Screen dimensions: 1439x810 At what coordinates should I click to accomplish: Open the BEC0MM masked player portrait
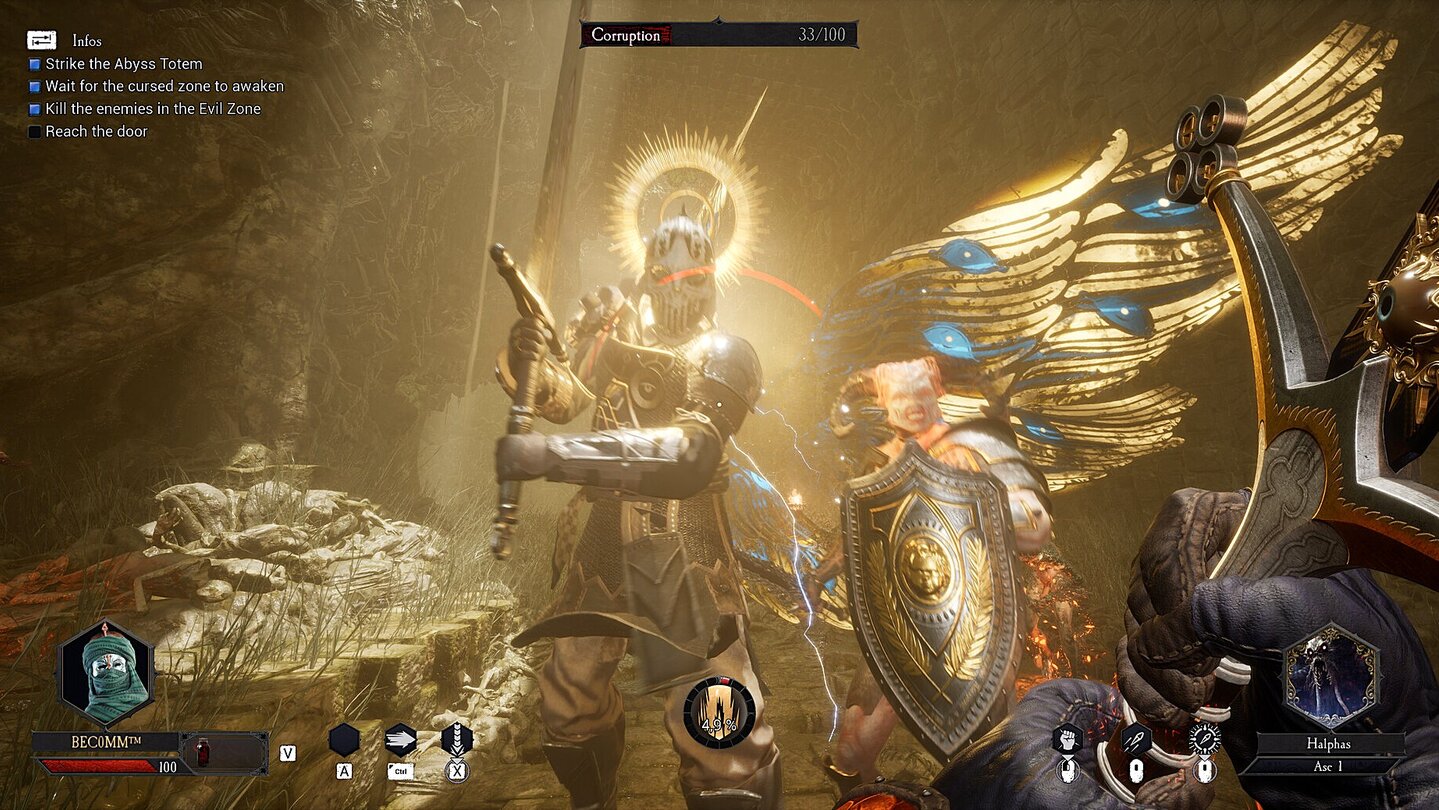pyautogui.click(x=106, y=672)
